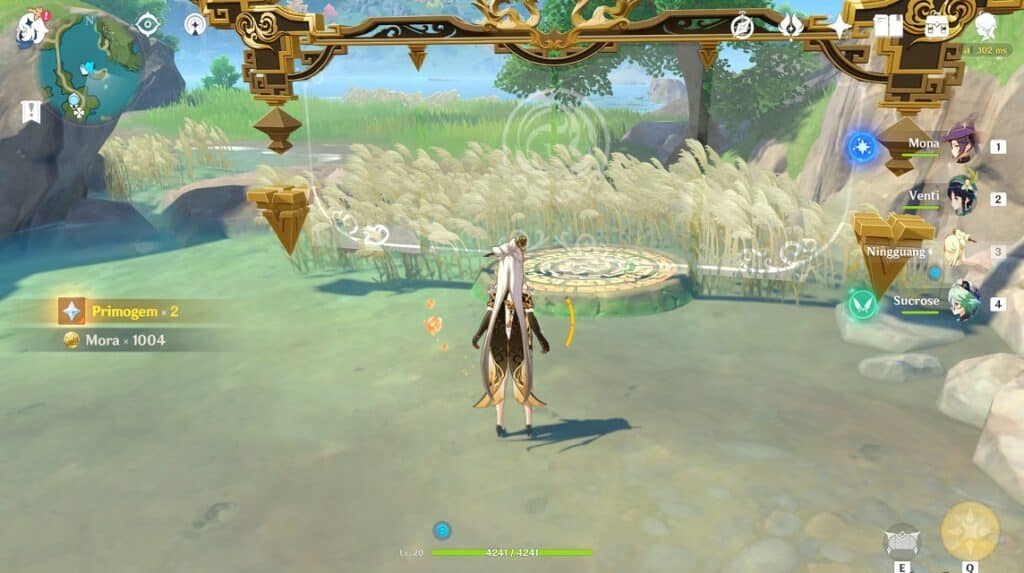Open the backpack inventory icon

[x=937, y=26]
